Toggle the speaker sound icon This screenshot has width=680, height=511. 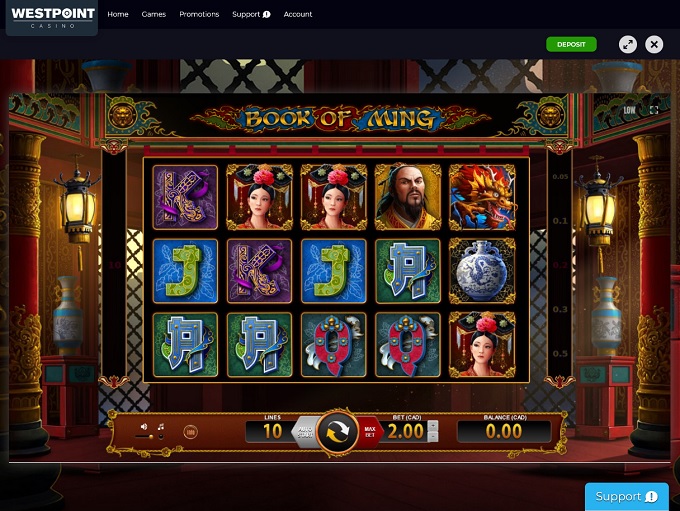point(144,426)
